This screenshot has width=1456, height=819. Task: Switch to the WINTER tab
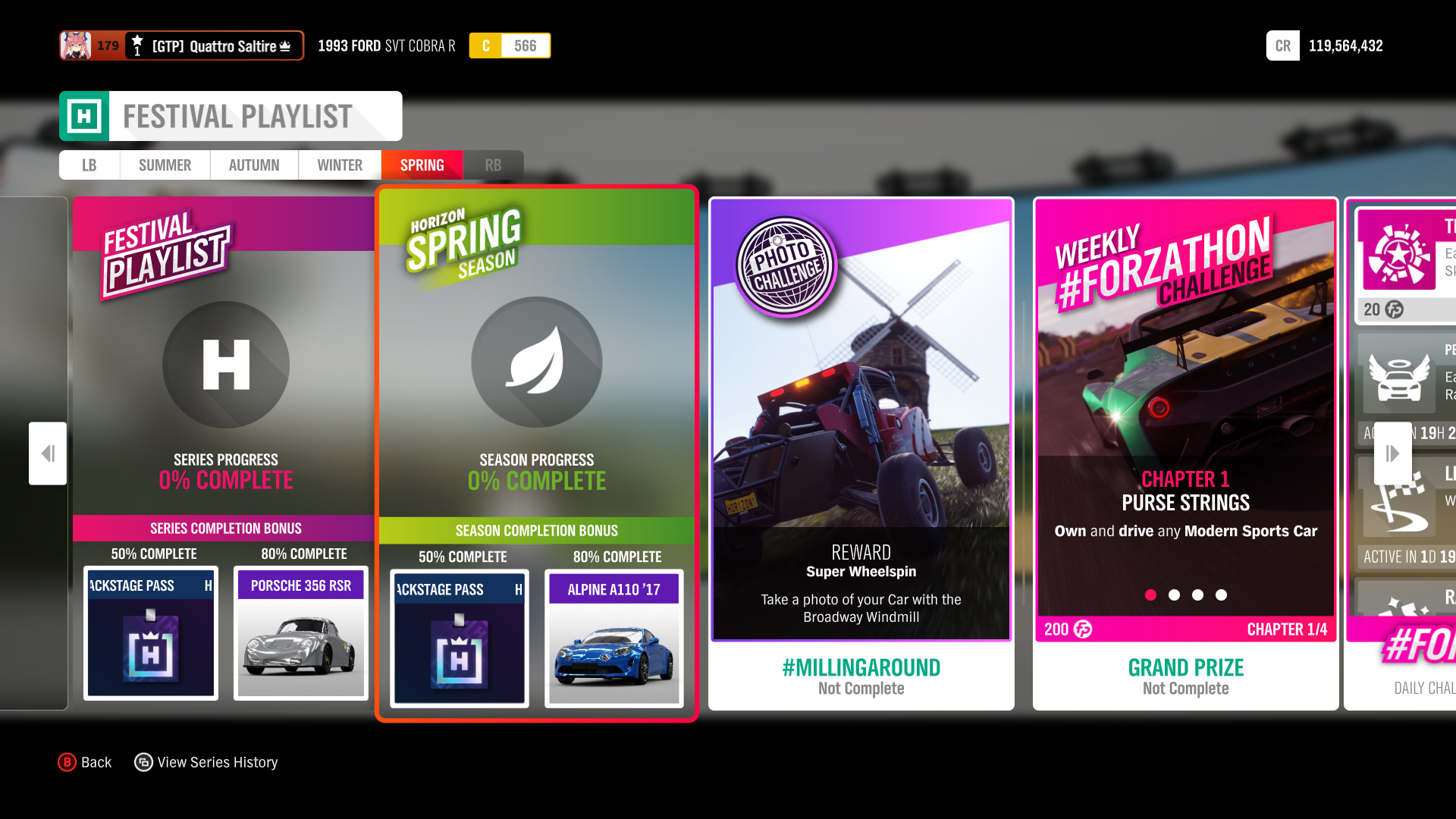coord(339,165)
